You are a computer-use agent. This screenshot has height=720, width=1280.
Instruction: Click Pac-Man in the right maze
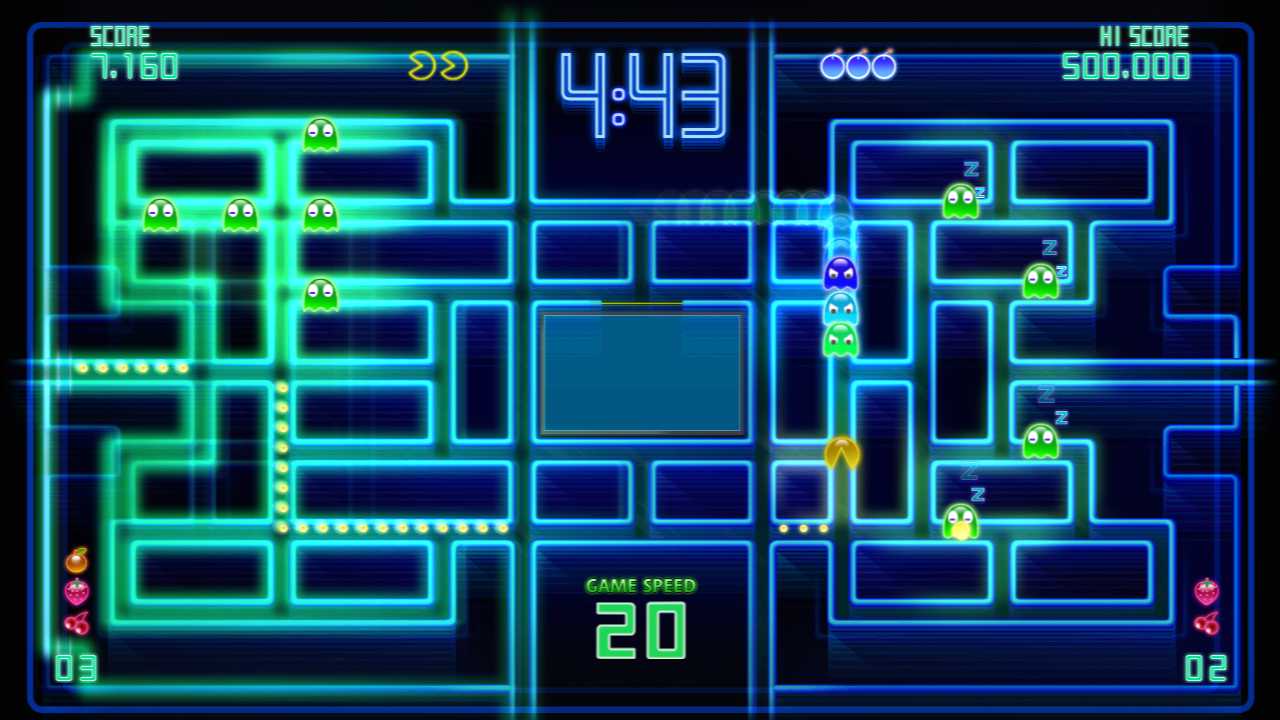(x=841, y=455)
